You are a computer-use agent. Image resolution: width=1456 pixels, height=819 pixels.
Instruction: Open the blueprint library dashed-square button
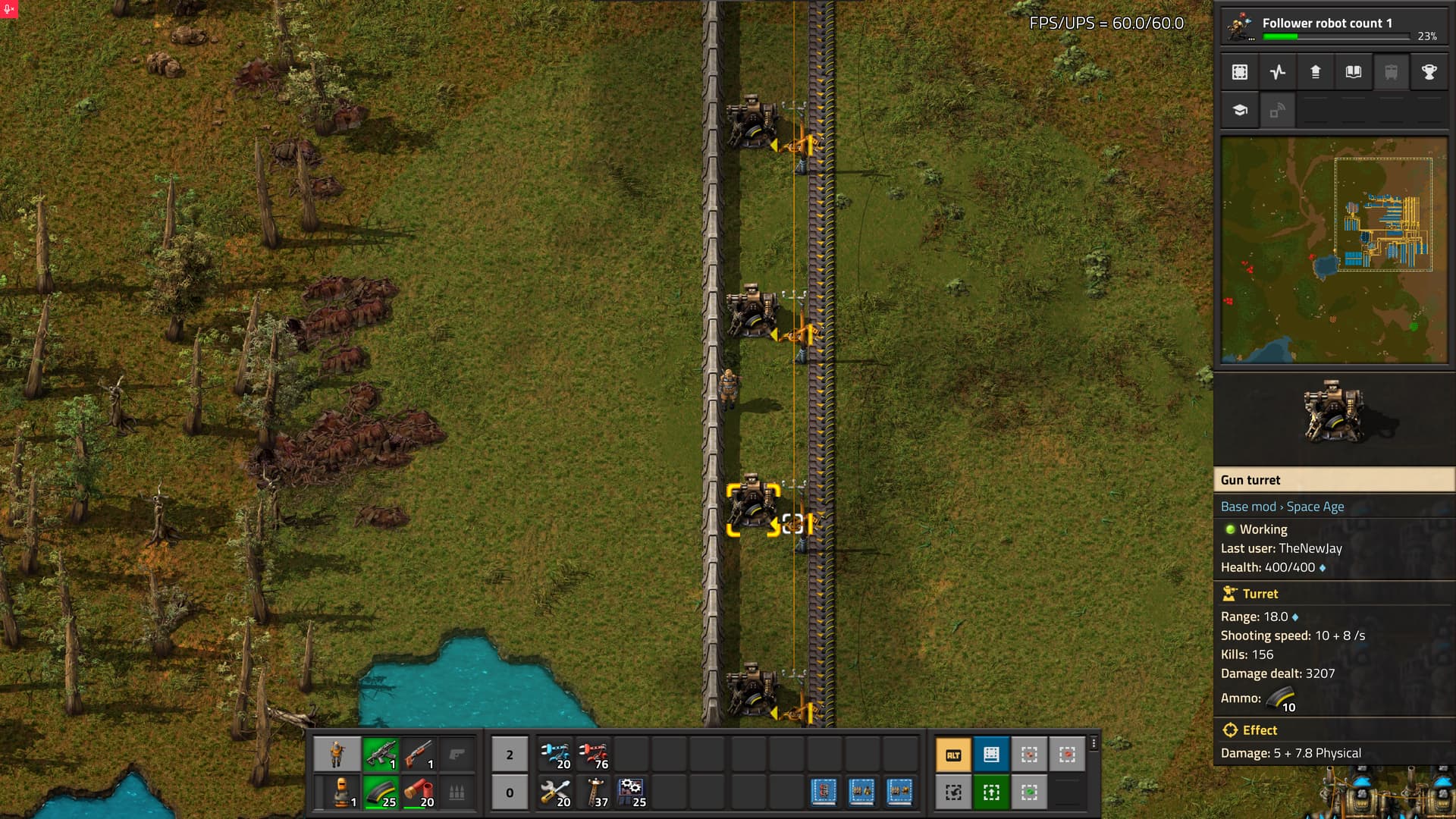coord(1240,72)
